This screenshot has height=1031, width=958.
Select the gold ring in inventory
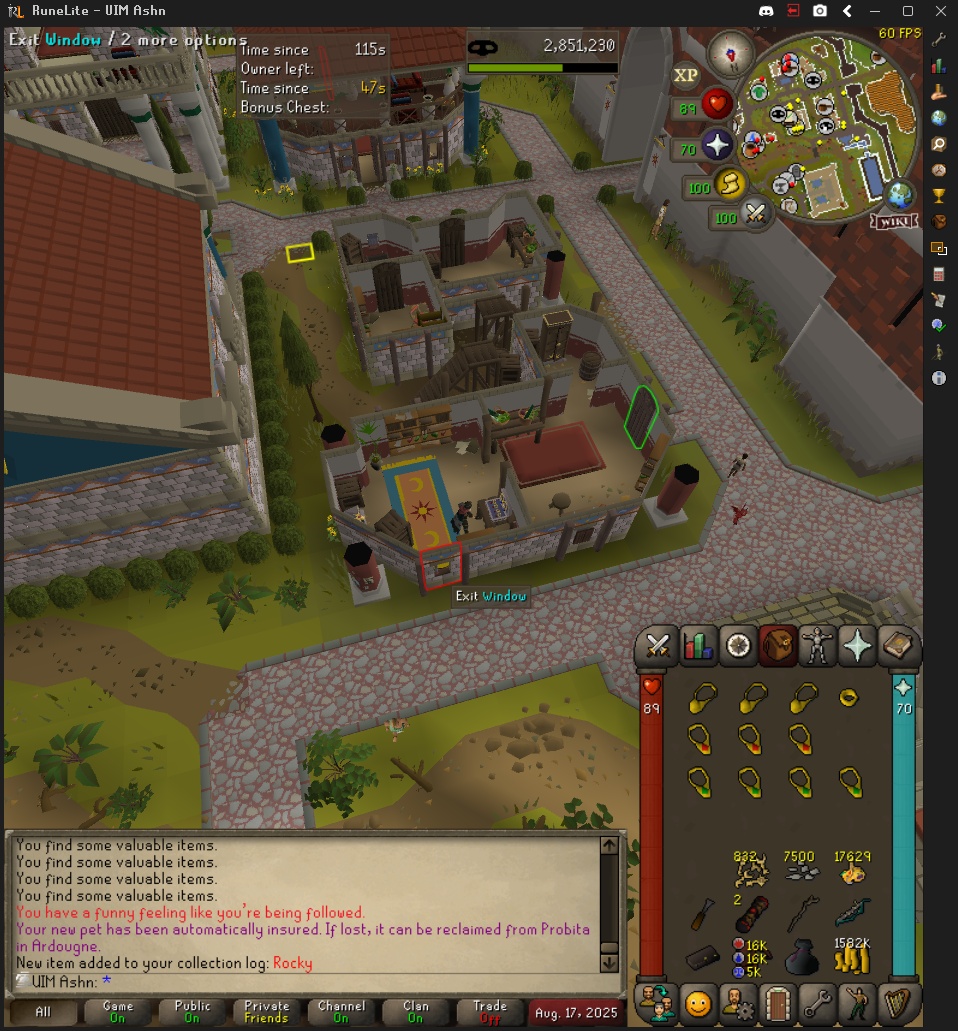[x=850, y=698]
